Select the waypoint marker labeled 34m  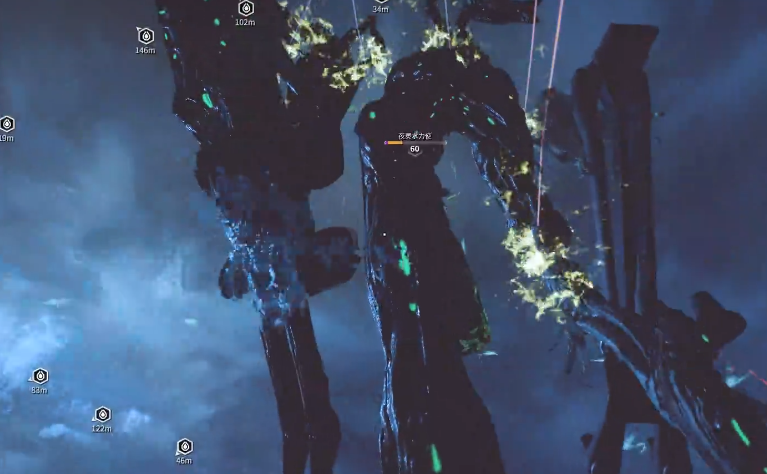point(380,7)
